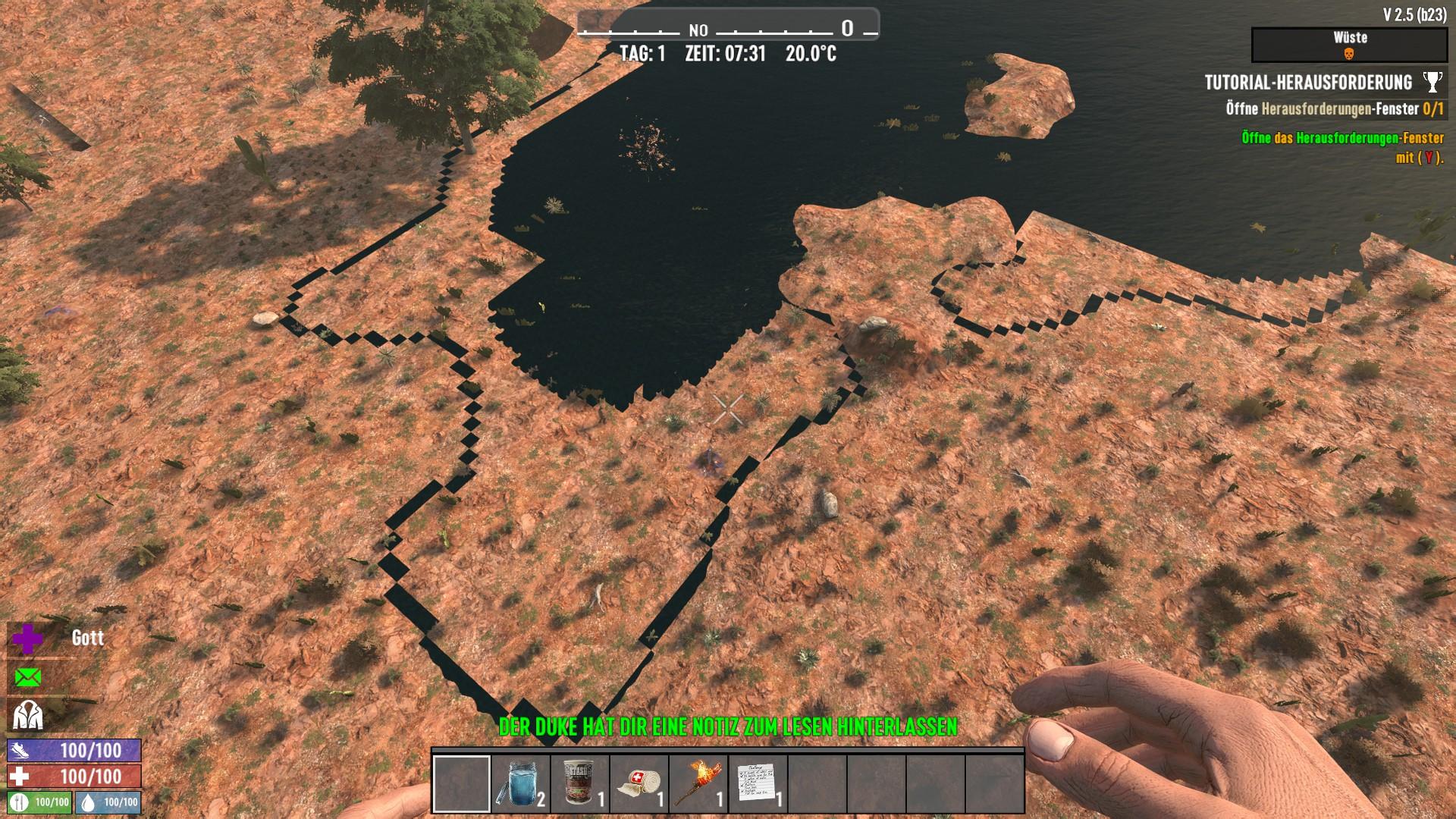Click the Wüste biome indicator
This screenshot has width=1456, height=819.
pyautogui.click(x=1349, y=45)
